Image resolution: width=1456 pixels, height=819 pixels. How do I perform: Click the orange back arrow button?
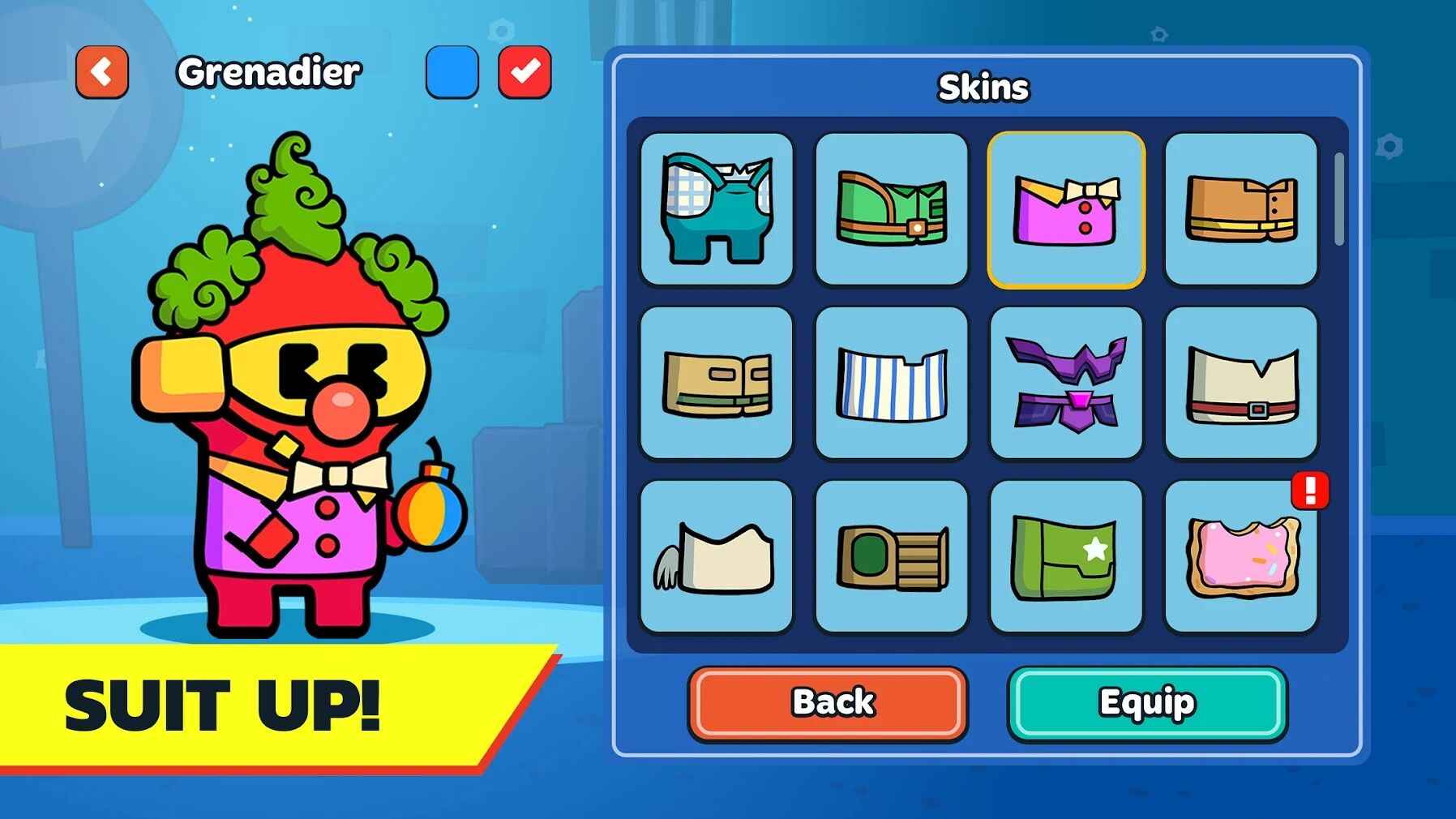(x=102, y=72)
